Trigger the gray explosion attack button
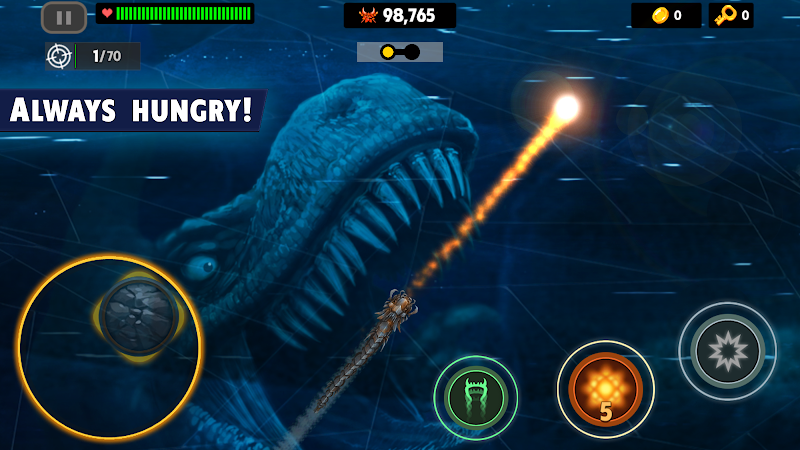Screen dimensions: 800x450 click(x=727, y=351)
